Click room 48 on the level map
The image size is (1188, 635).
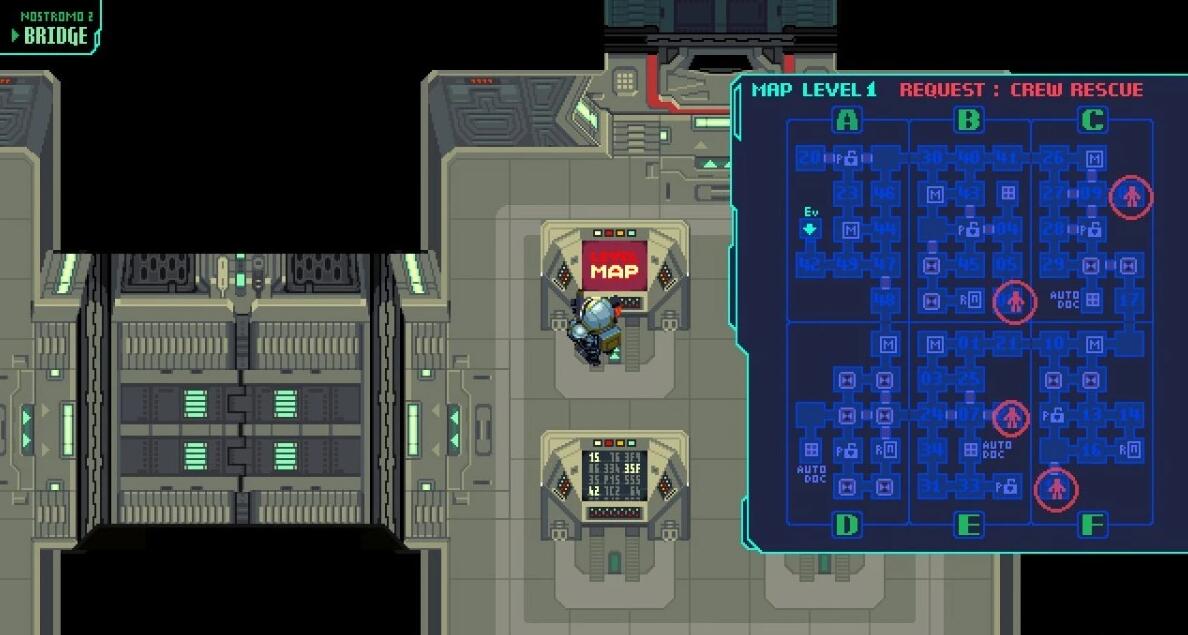pos(884,299)
